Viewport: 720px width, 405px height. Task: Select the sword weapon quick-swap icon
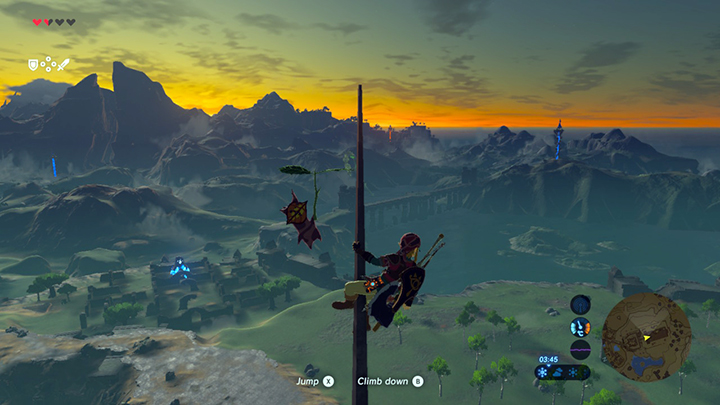coord(63,65)
